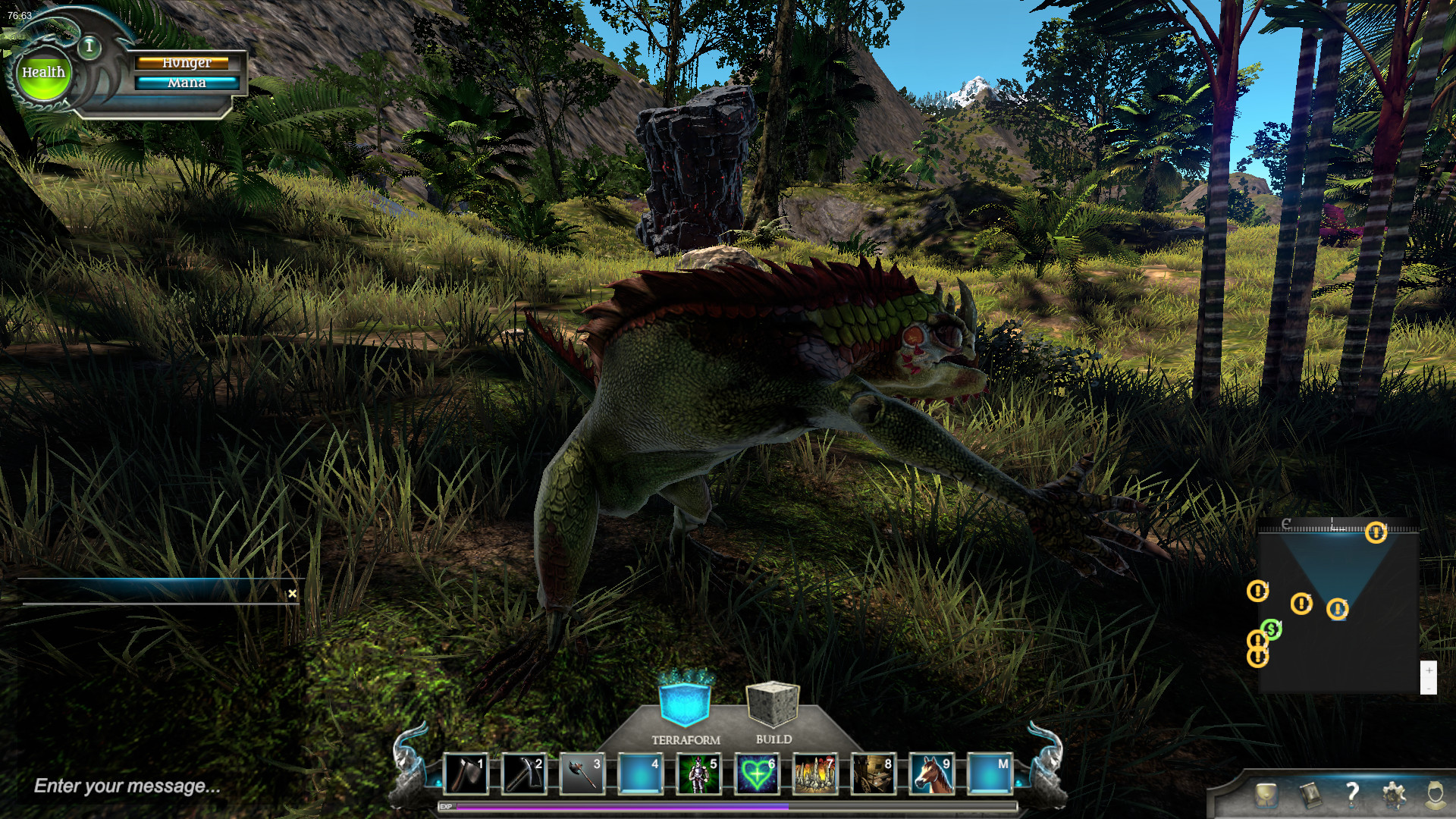
Task: Open the journal book icon
Action: tap(1311, 794)
